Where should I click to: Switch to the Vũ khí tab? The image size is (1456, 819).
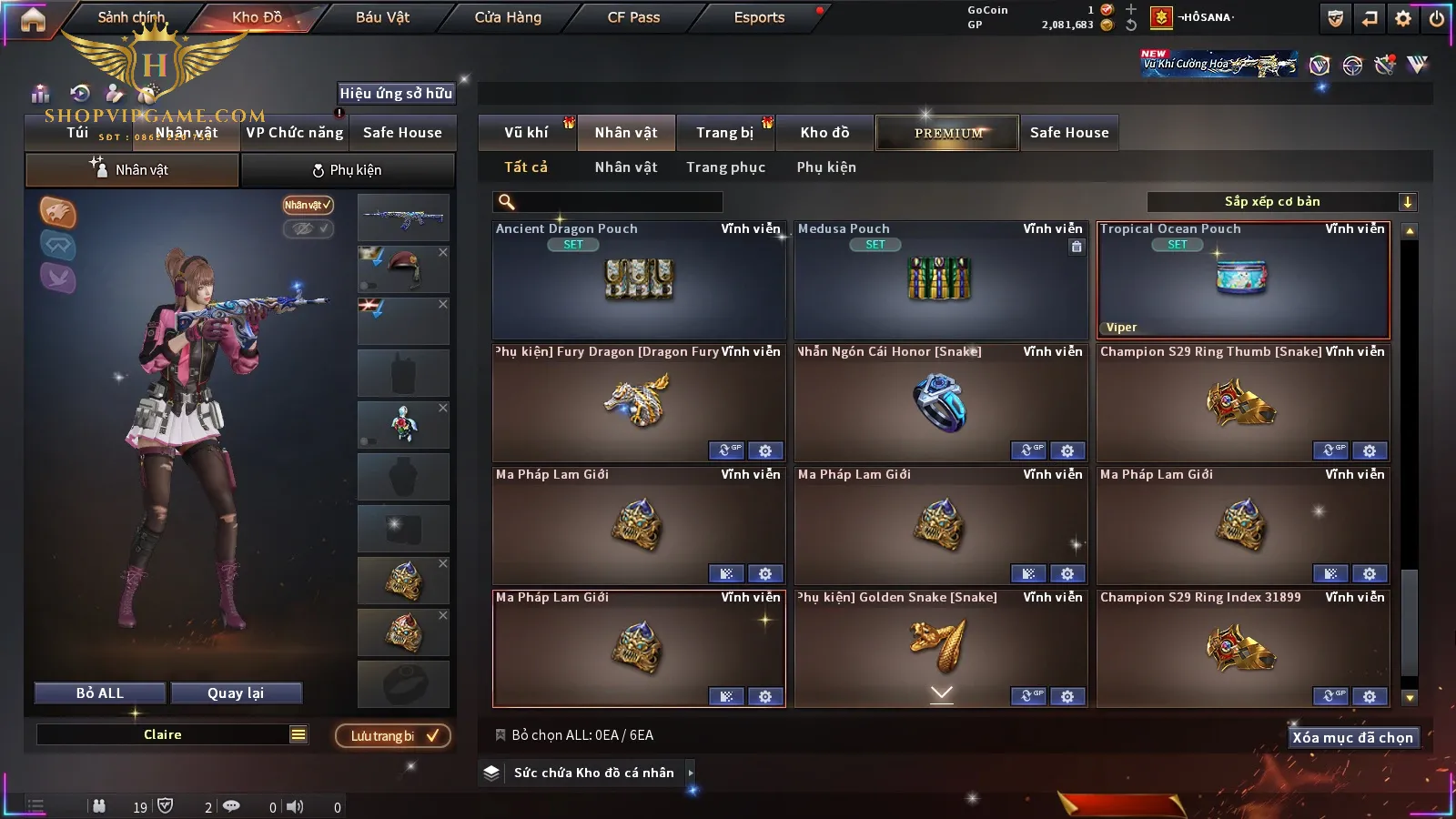click(526, 133)
